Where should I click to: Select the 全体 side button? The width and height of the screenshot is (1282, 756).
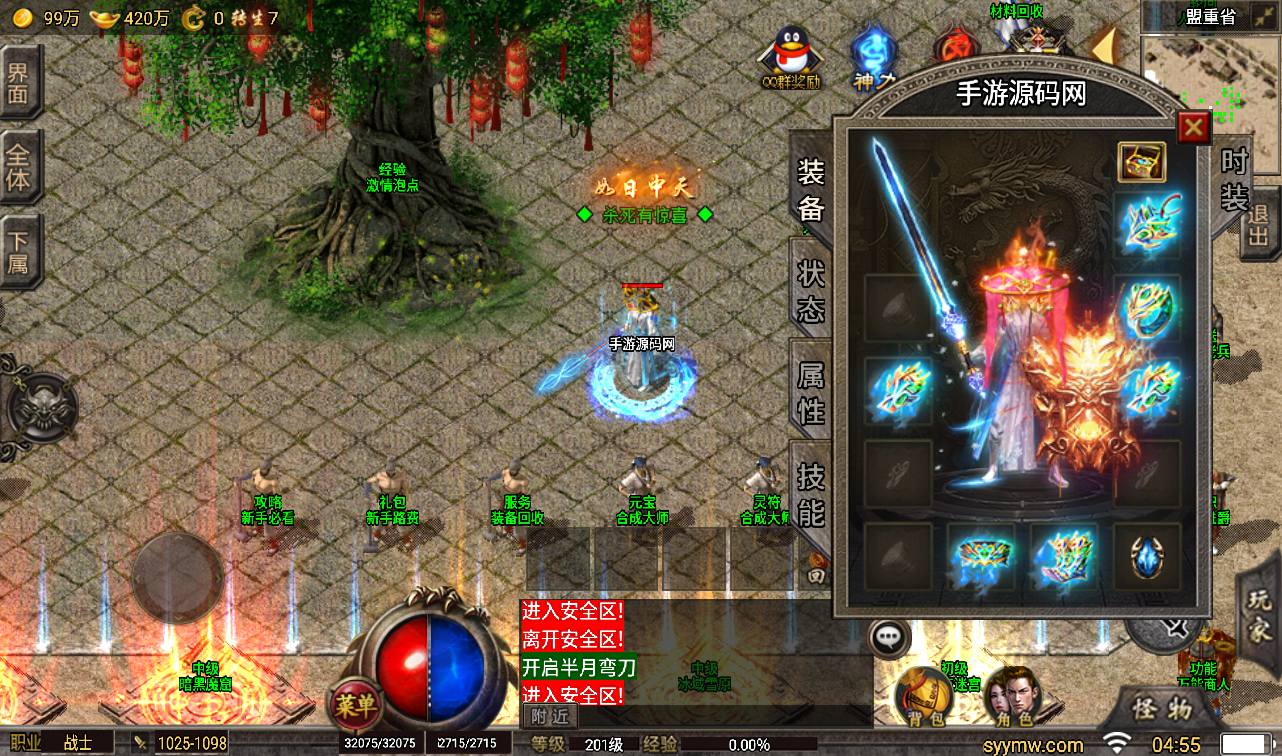[x=18, y=168]
